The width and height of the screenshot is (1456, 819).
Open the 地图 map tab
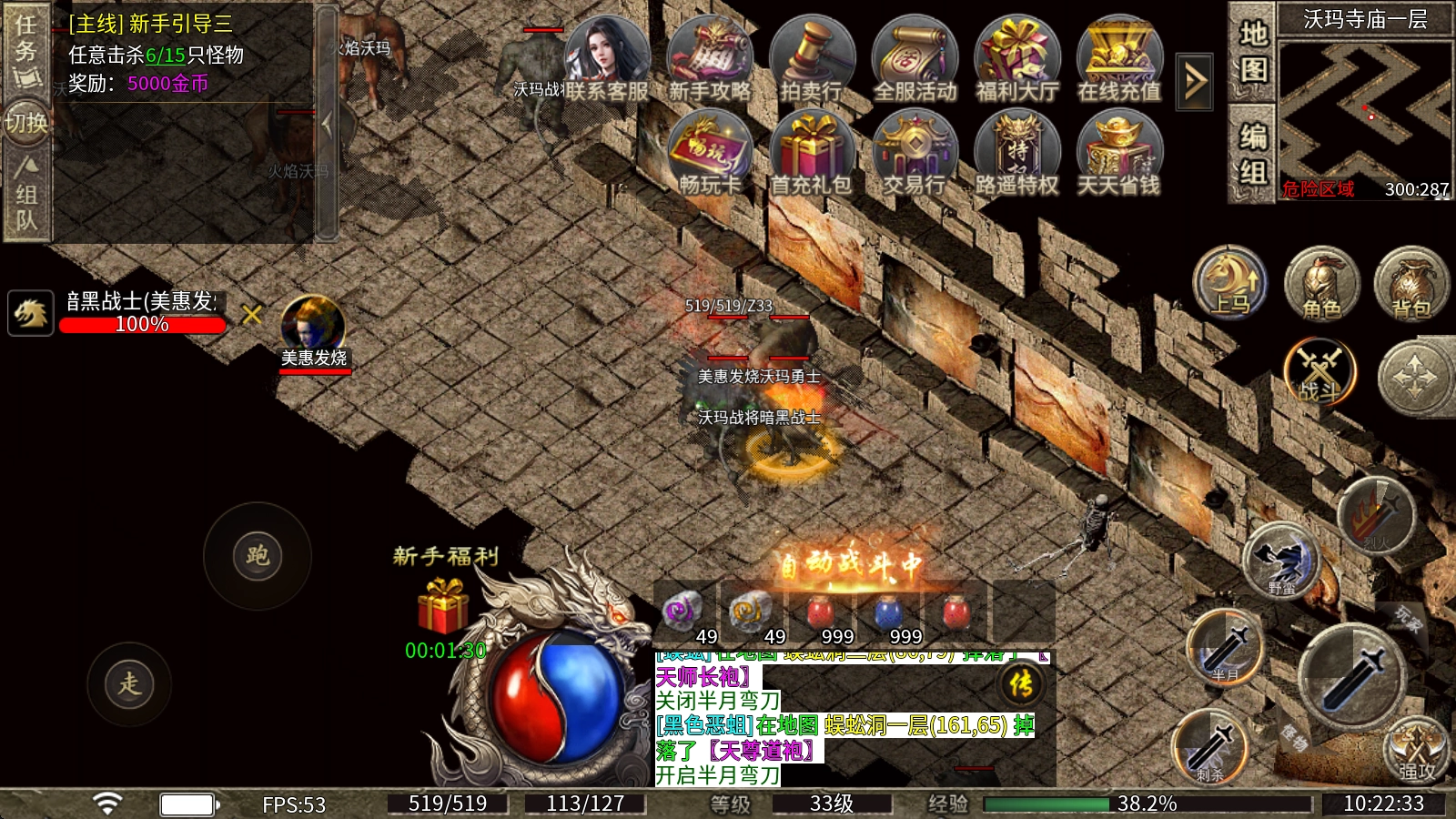[1253, 52]
